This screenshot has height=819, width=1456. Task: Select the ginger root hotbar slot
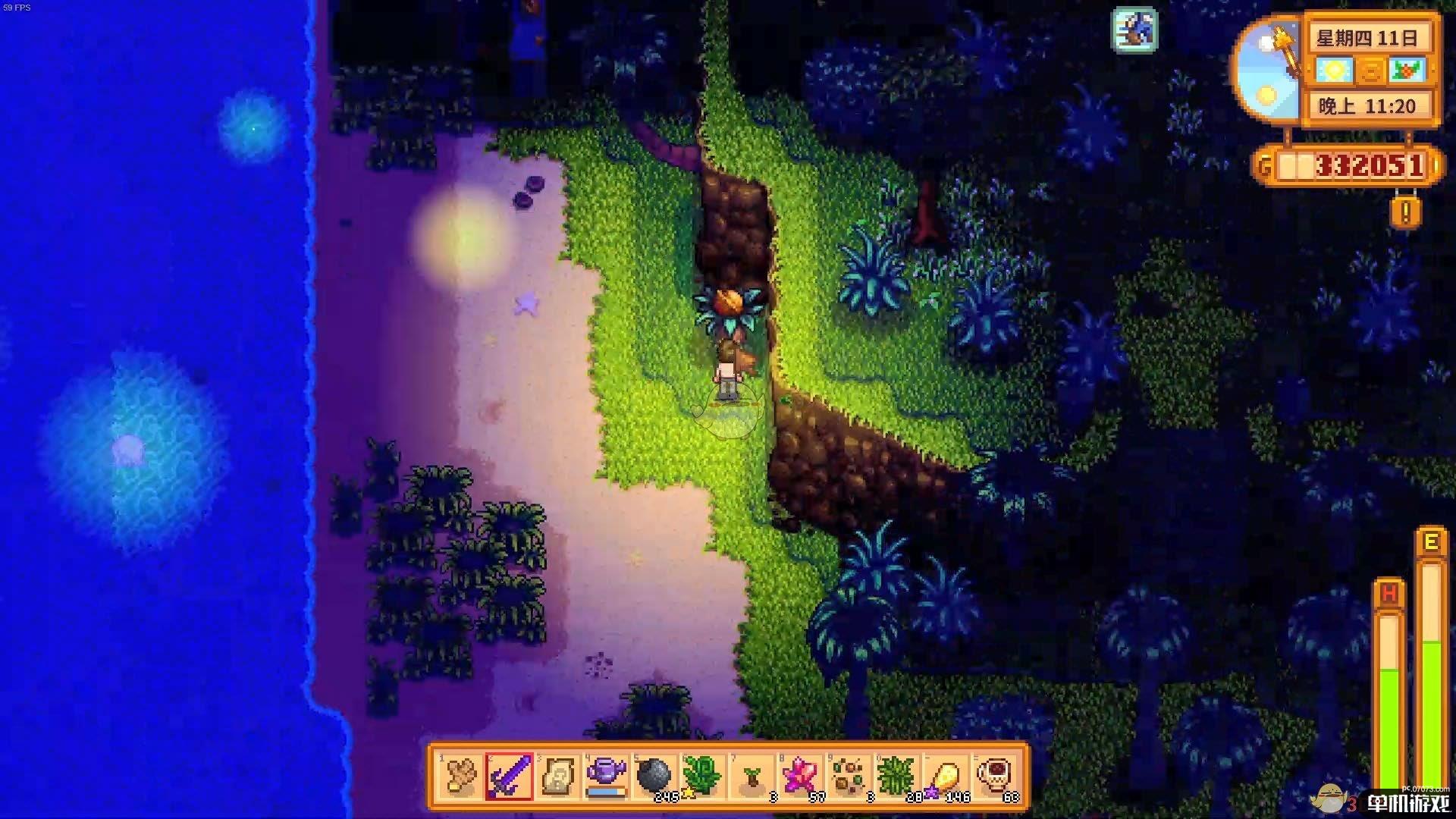[460, 777]
